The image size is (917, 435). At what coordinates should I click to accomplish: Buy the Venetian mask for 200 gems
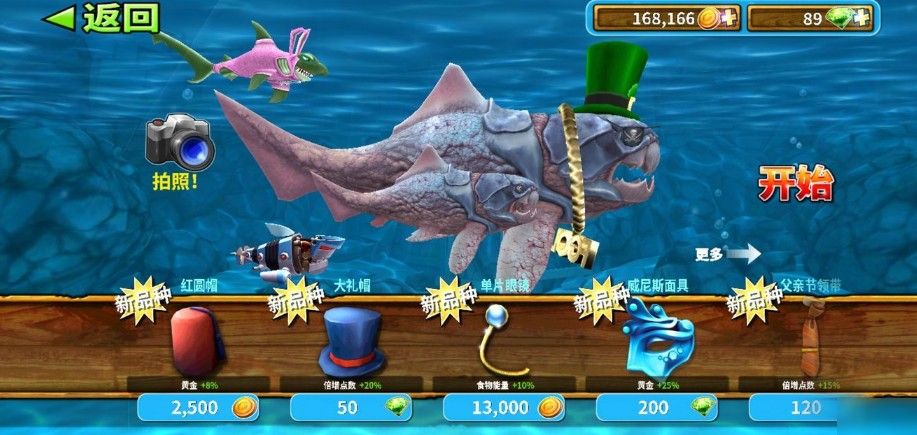coord(658,407)
